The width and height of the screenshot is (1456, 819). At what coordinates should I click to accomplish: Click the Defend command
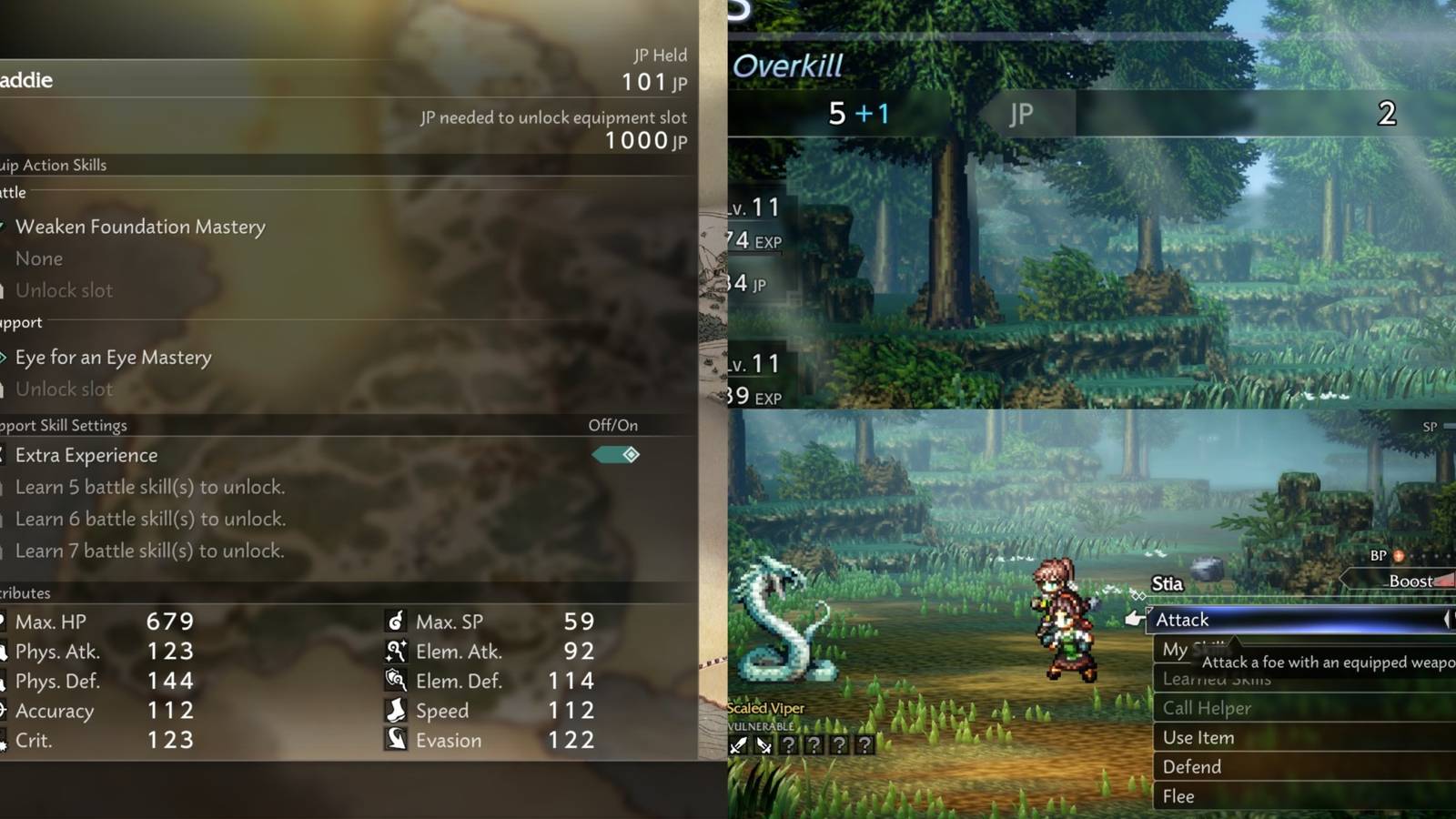[1191, 767]
